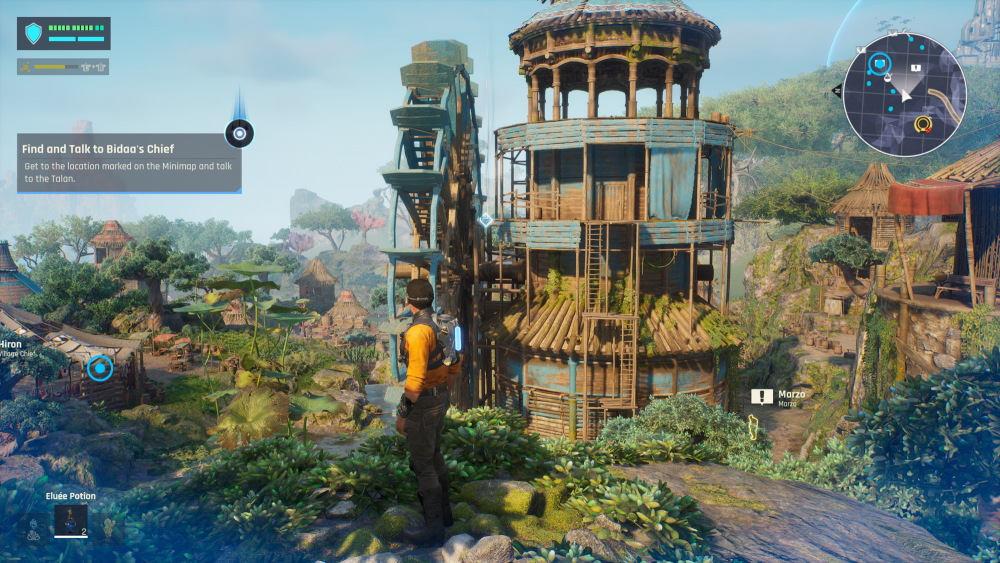Viewport: 1000px width, 563px height.
Task: Click the Hiron village chief waypoint marker
Action: tap(100, 368)
